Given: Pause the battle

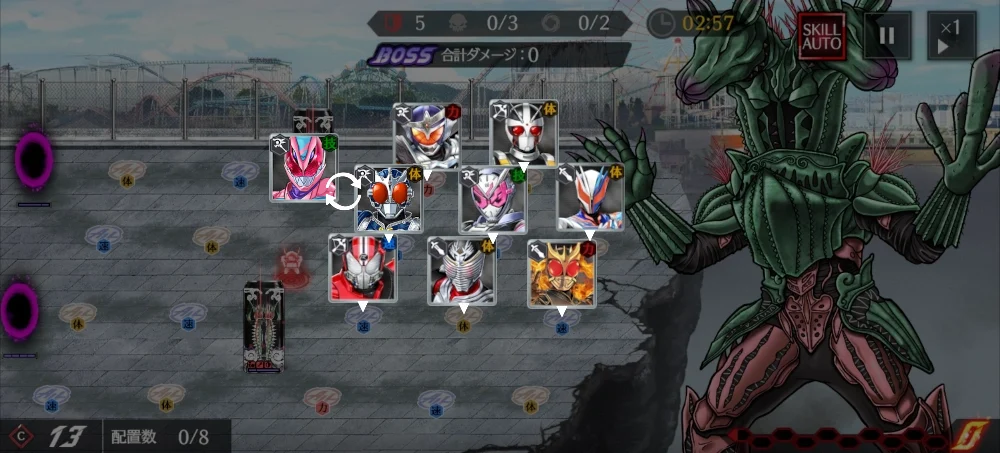Looking at the screenshot, I should click(886, 37).
